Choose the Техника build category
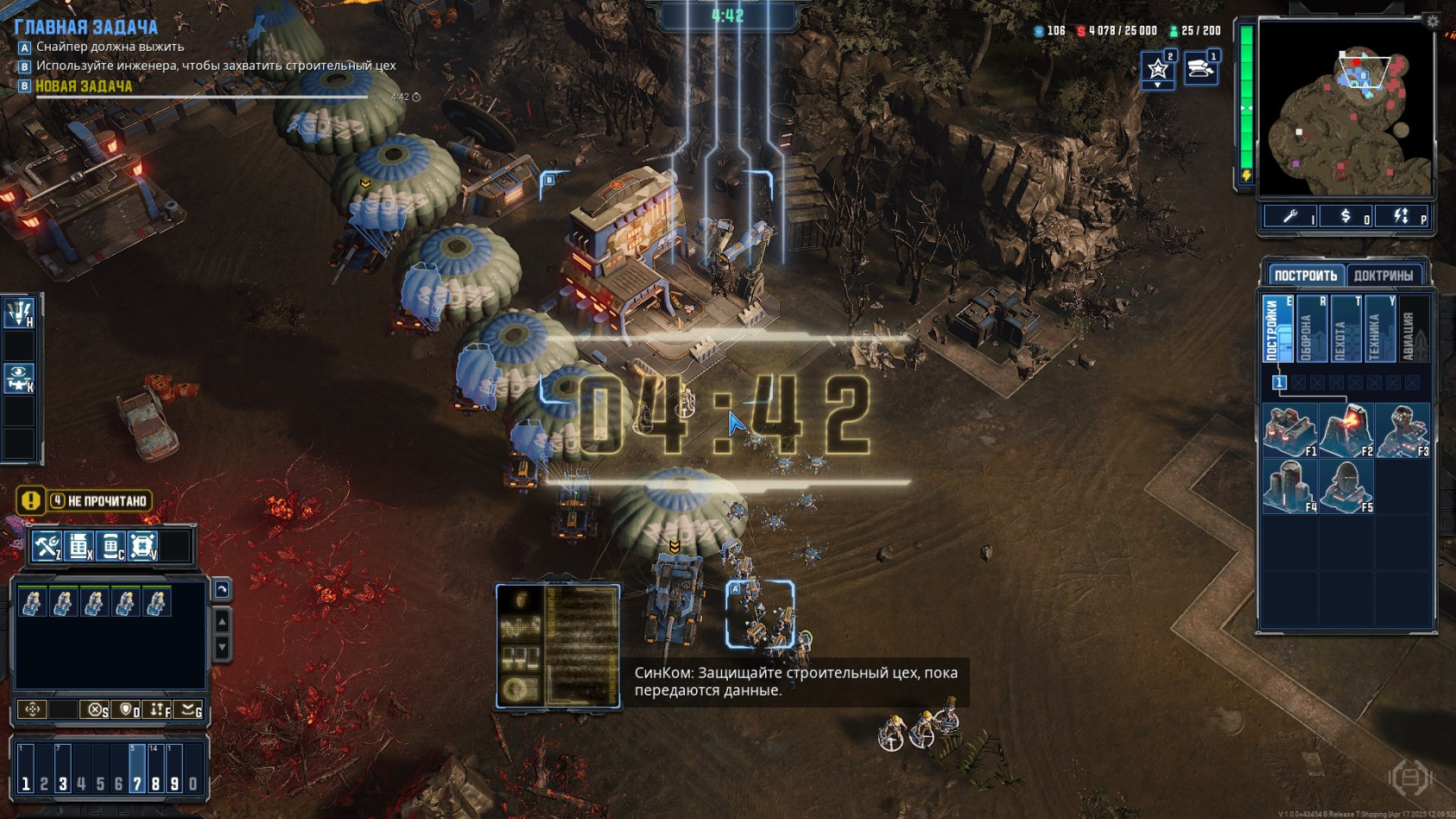Viewport: 1456px width, 819px height. tap(1379, 328)
